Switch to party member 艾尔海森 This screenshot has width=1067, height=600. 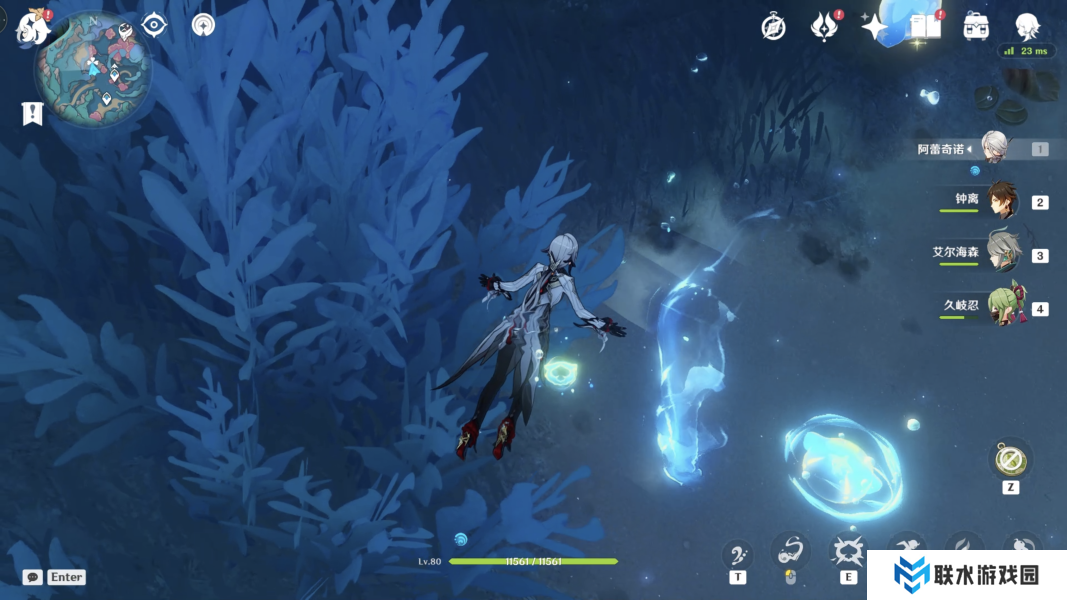[1000, 253]
